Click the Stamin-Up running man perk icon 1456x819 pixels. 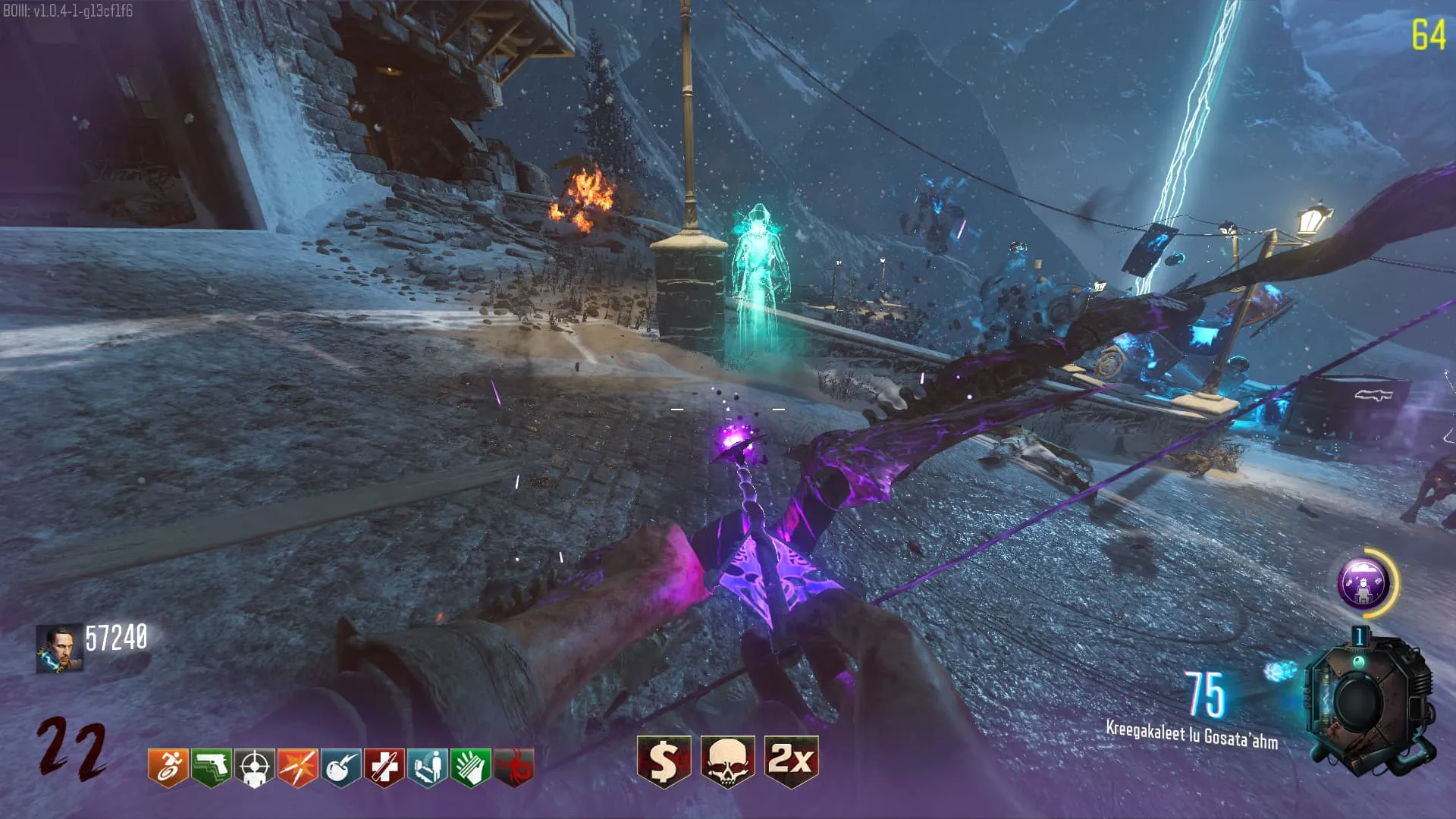(168, 767)
